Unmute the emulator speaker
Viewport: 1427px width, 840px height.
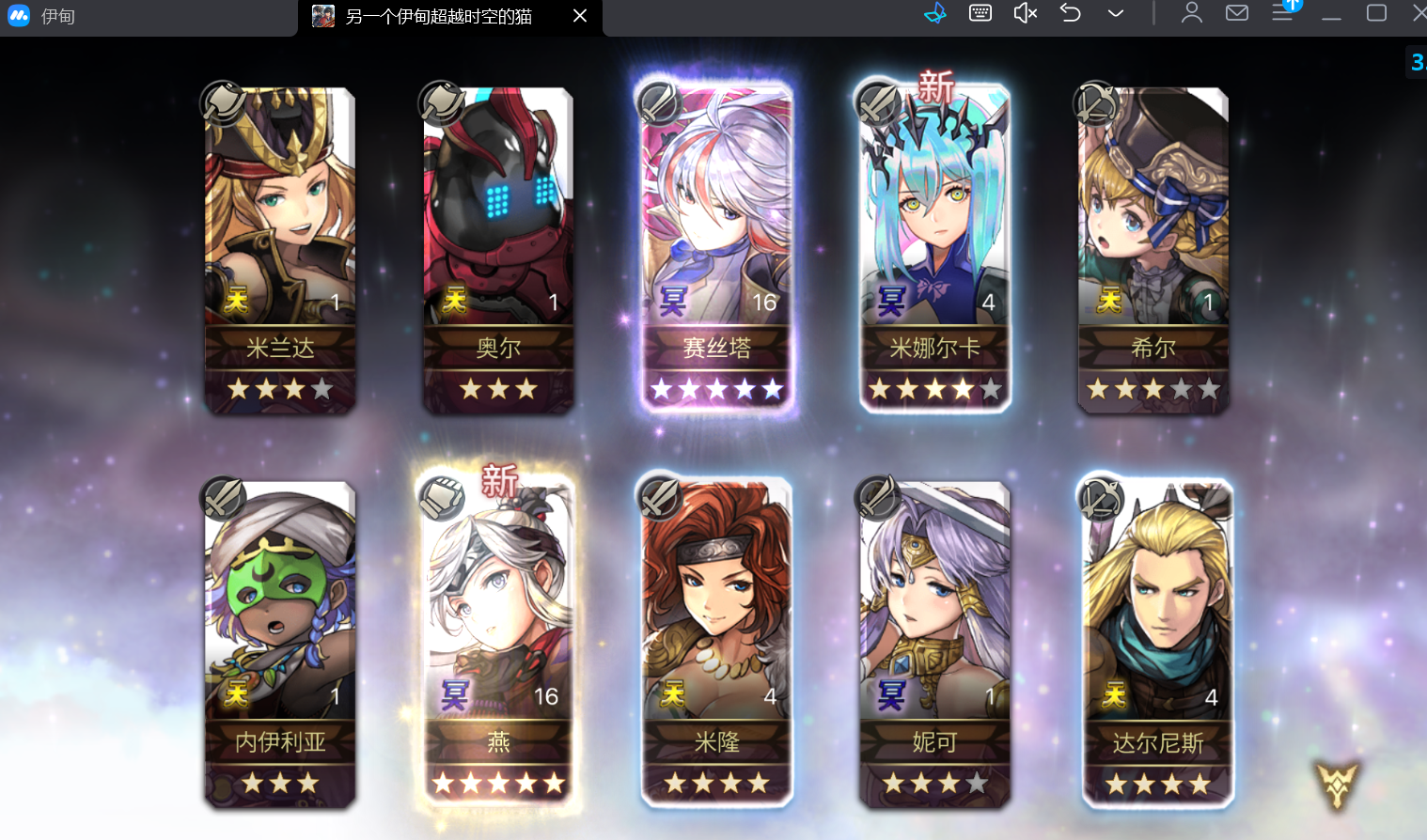(x=1024, y=13)
